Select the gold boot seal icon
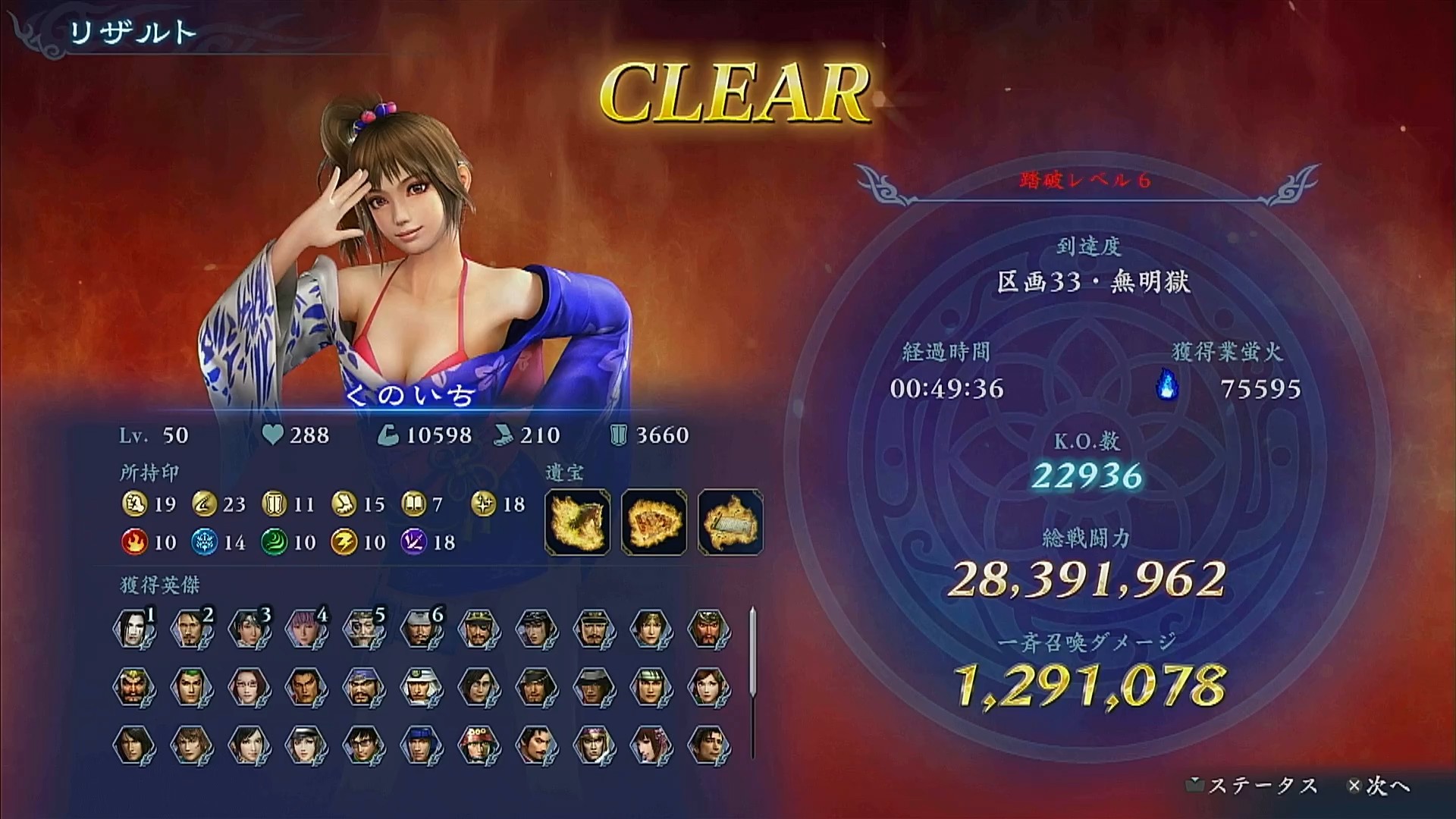 (x=344, y=504)
